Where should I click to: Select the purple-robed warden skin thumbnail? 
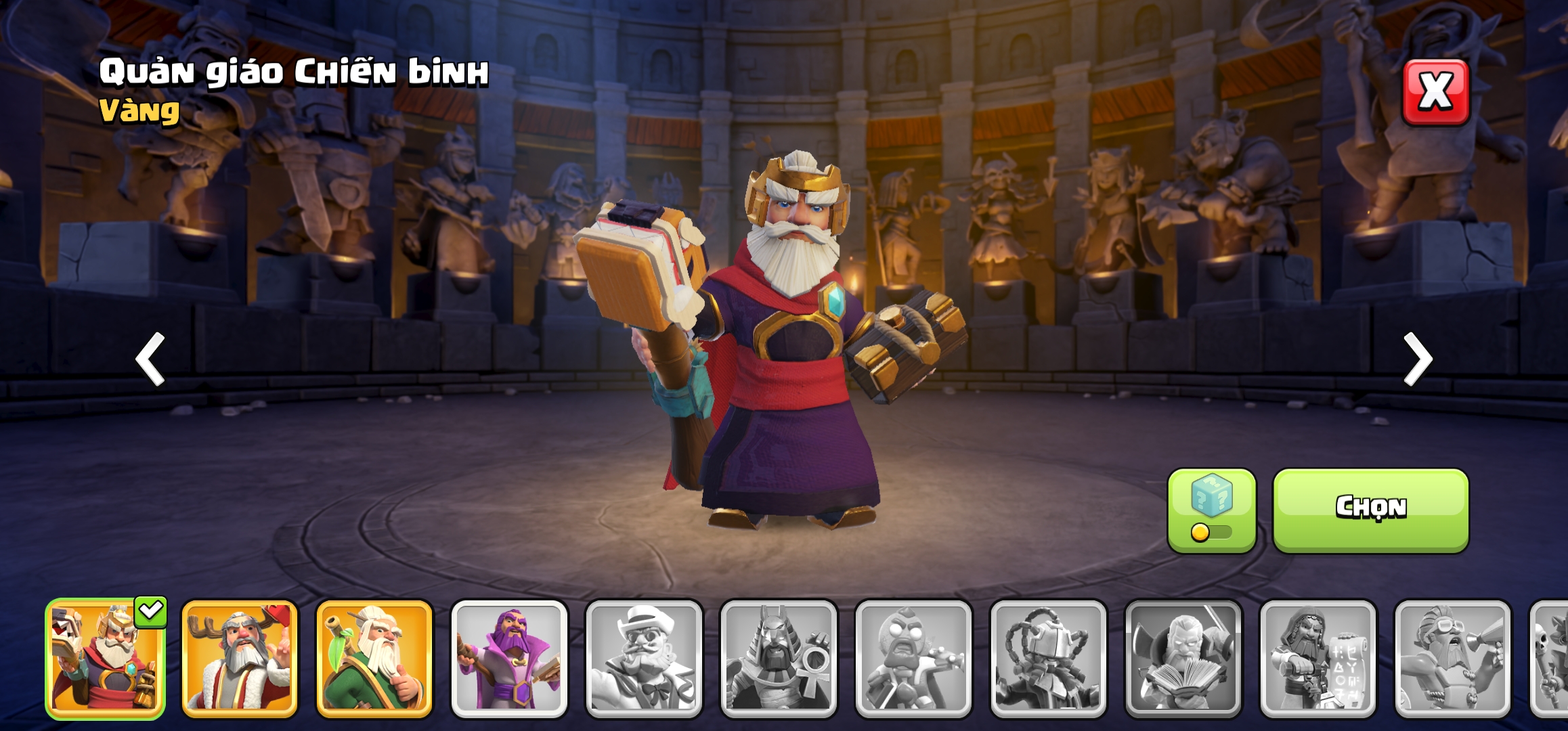pos(509,659)
